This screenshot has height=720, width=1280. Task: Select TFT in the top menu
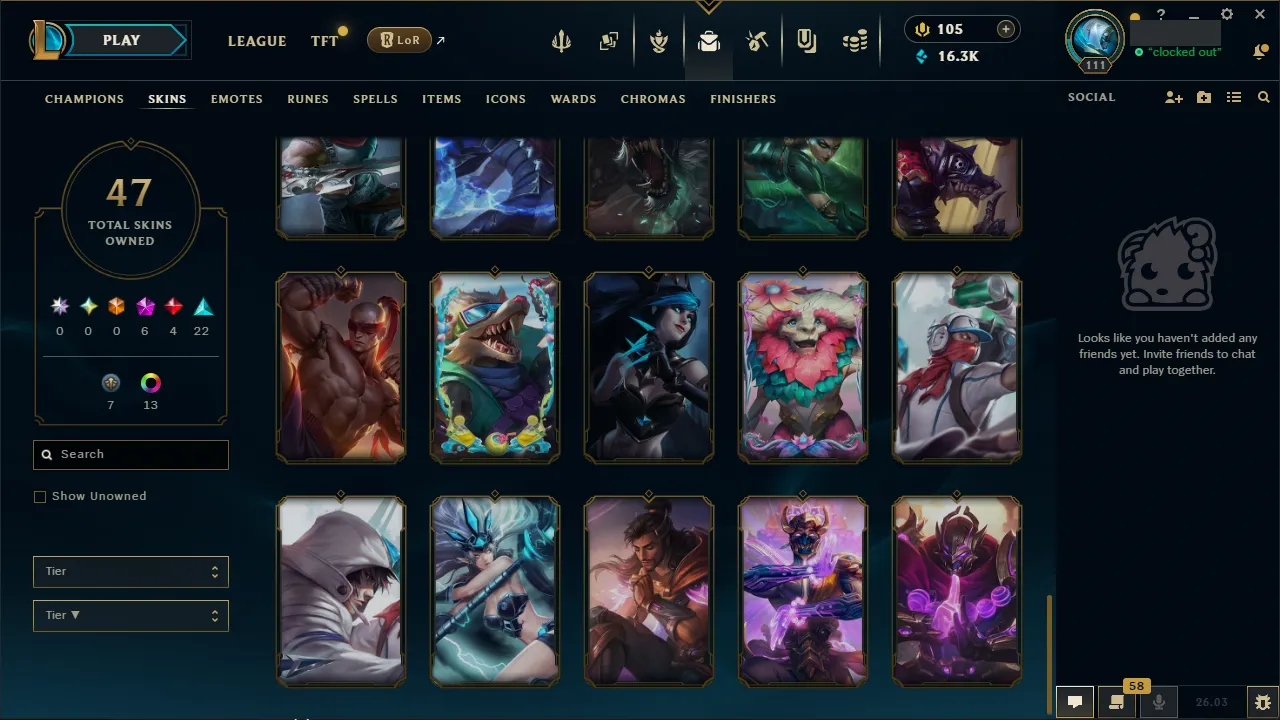click(323, 41)
